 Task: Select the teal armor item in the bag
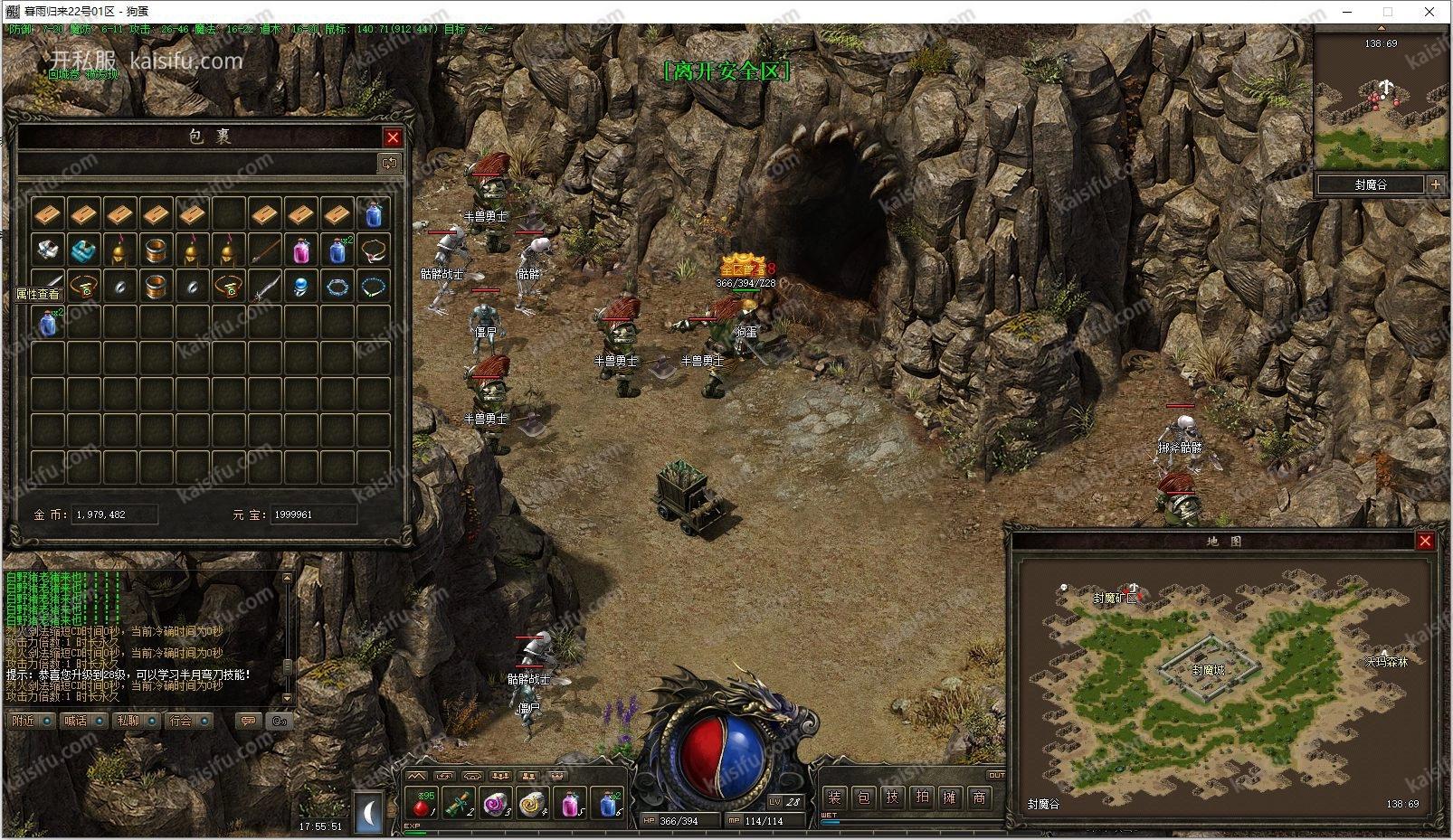tap(83, 250)
